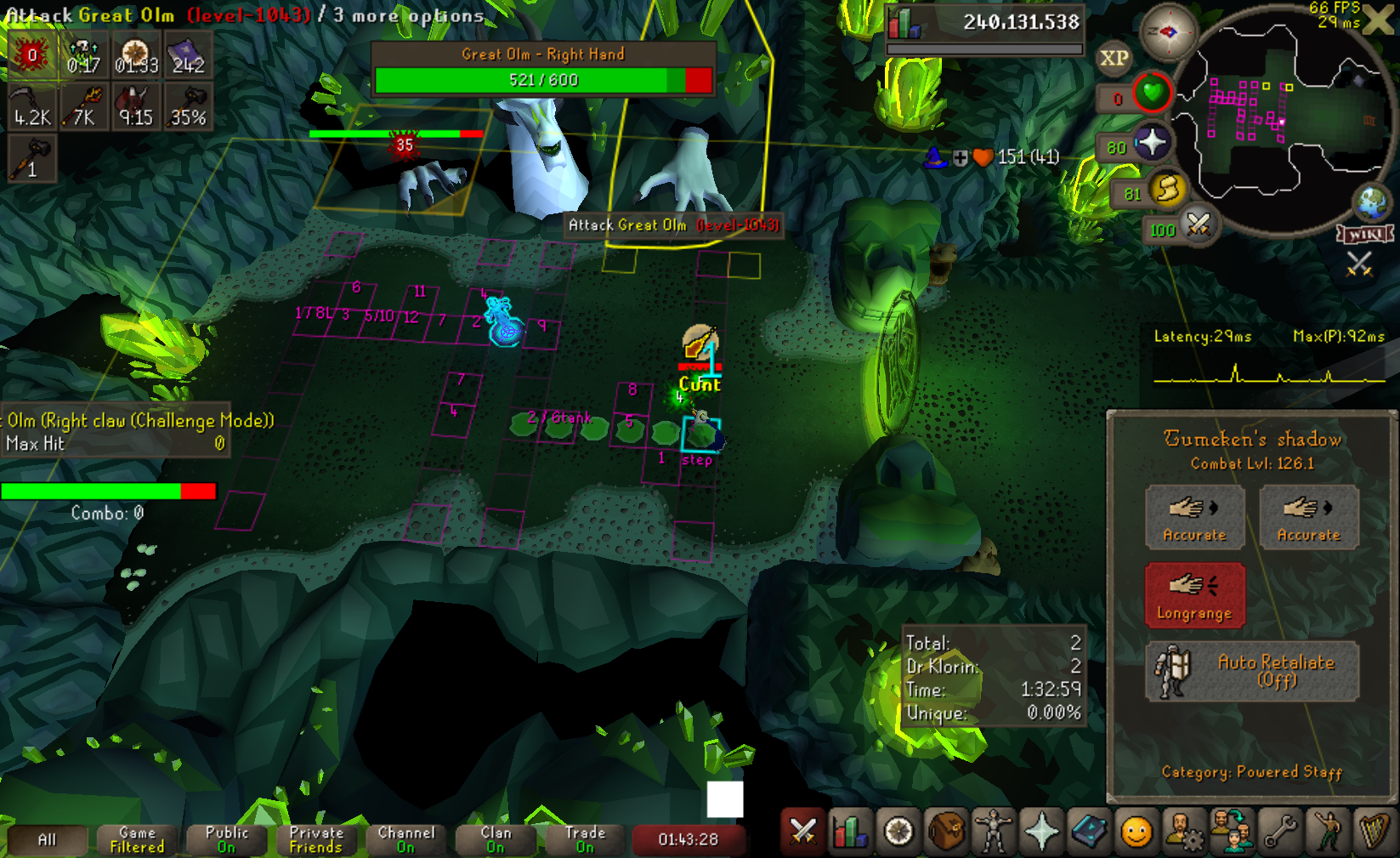The image size is (1400, 858).
Task: Switch chat to Clan tab
Action: (x=496, y=839)
